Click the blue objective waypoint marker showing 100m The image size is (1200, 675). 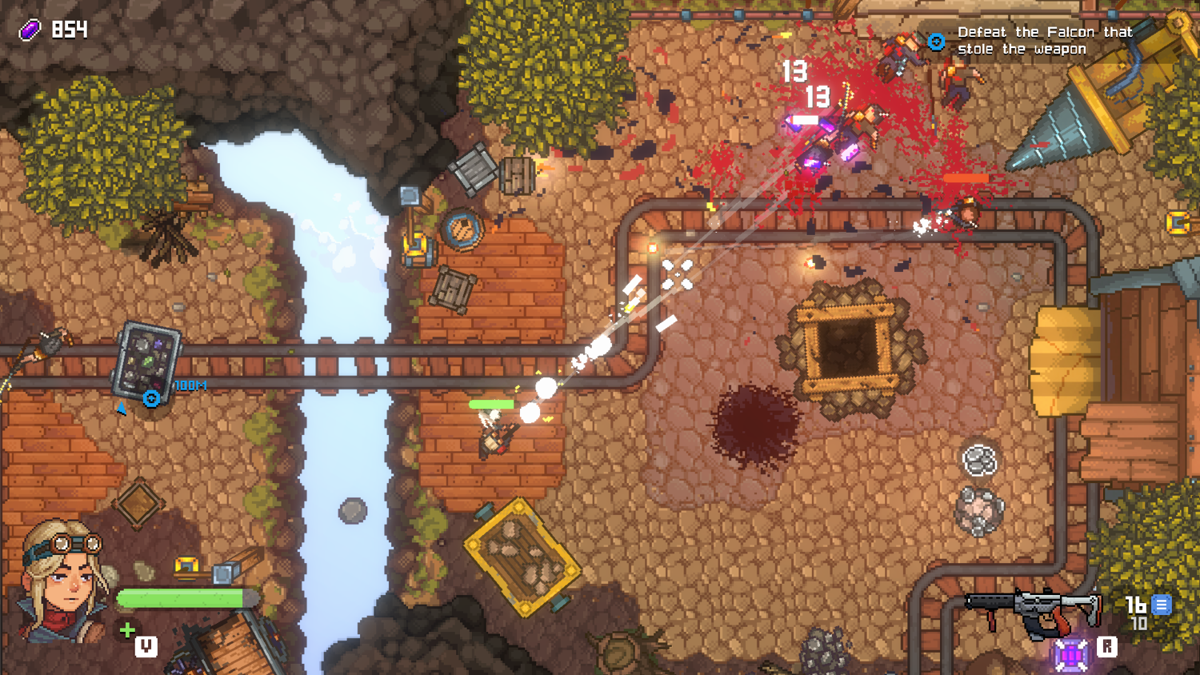(152, 398)
